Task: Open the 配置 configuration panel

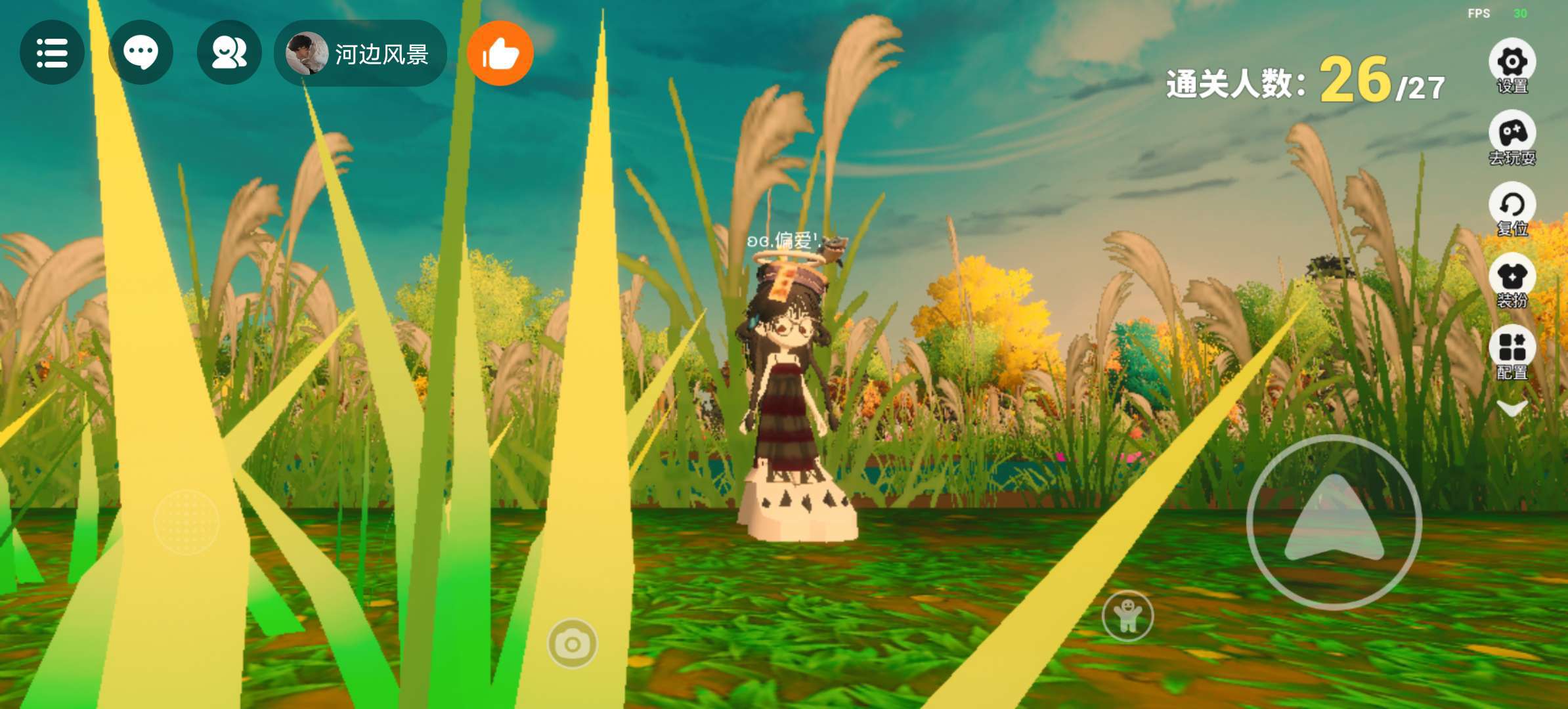Action: point(1512,351)
